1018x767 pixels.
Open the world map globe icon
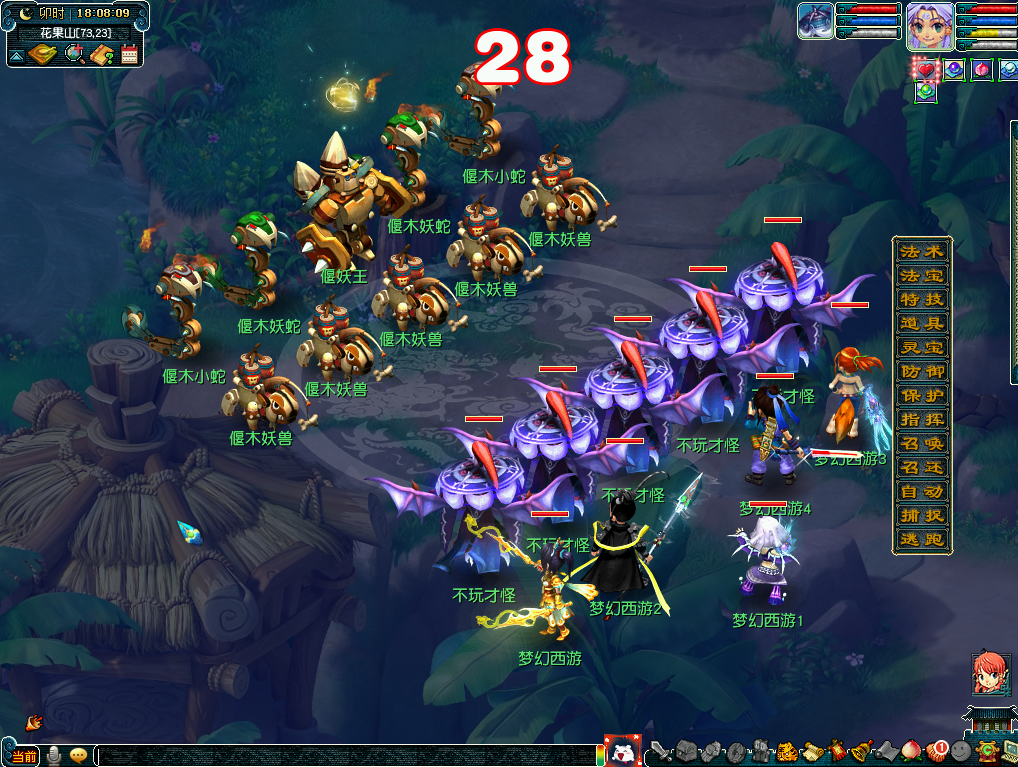click(73, 54)
